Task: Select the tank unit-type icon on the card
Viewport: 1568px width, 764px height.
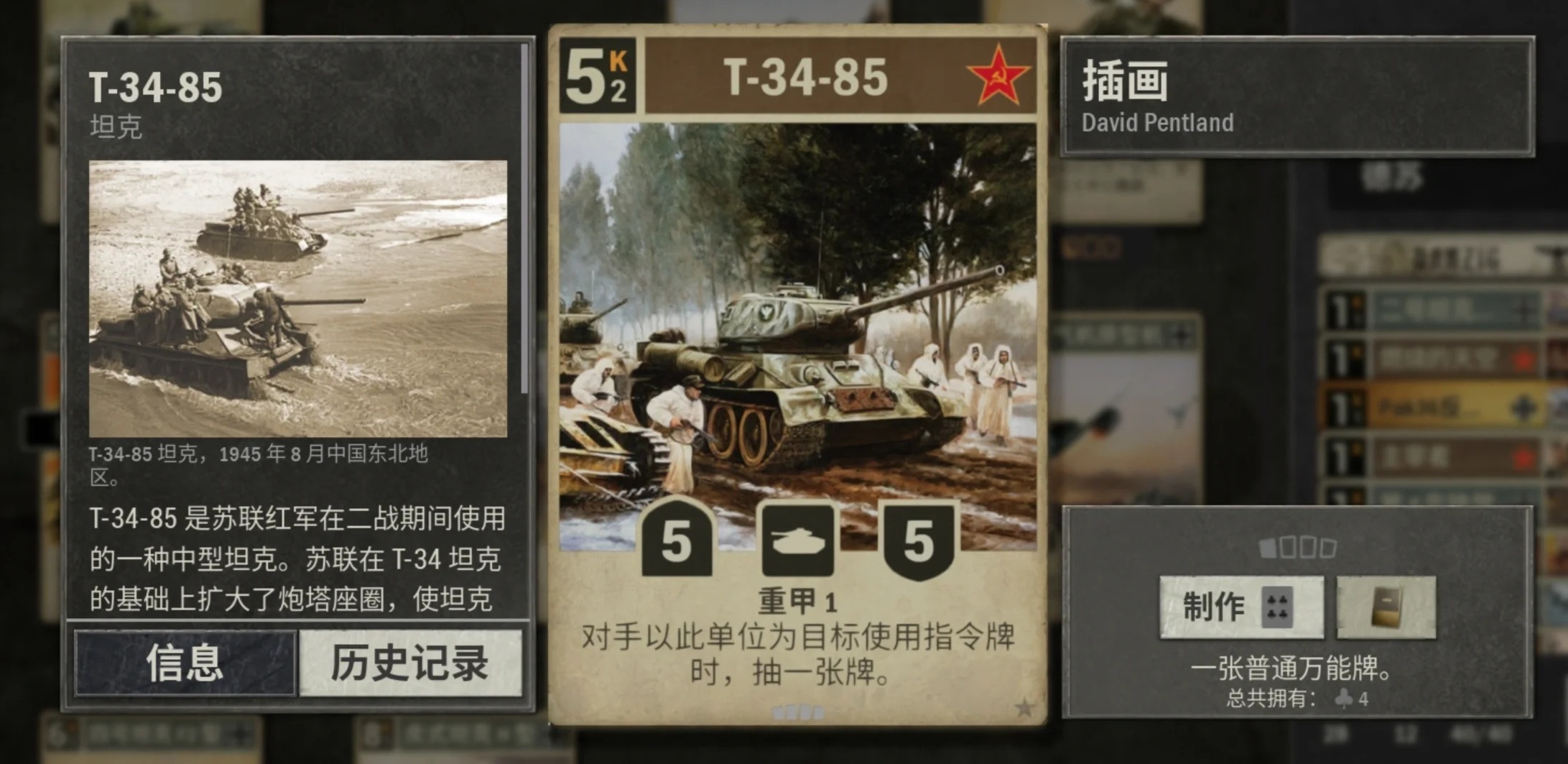Action: [797, 541]
